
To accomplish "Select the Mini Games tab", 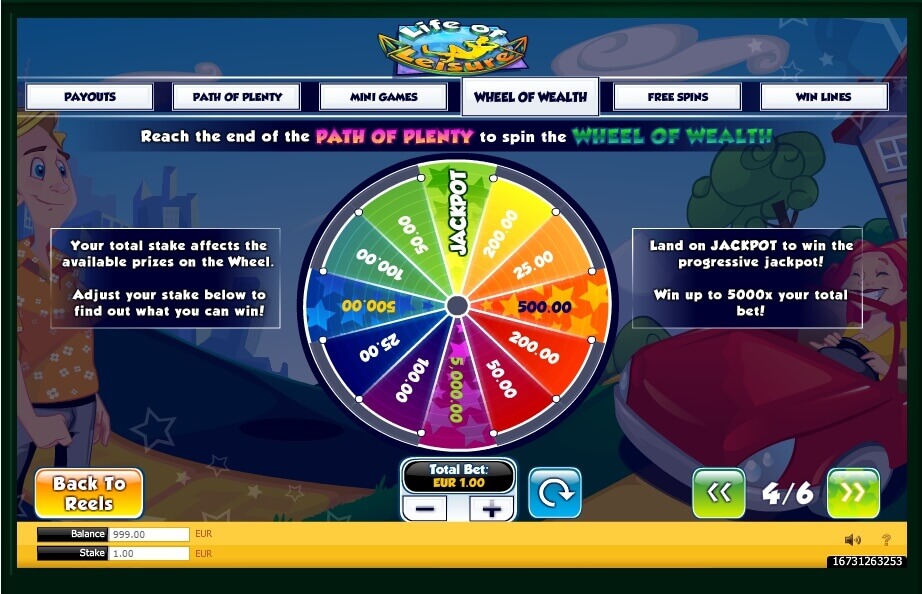I will pyautogui.click(x=383, y=97).
